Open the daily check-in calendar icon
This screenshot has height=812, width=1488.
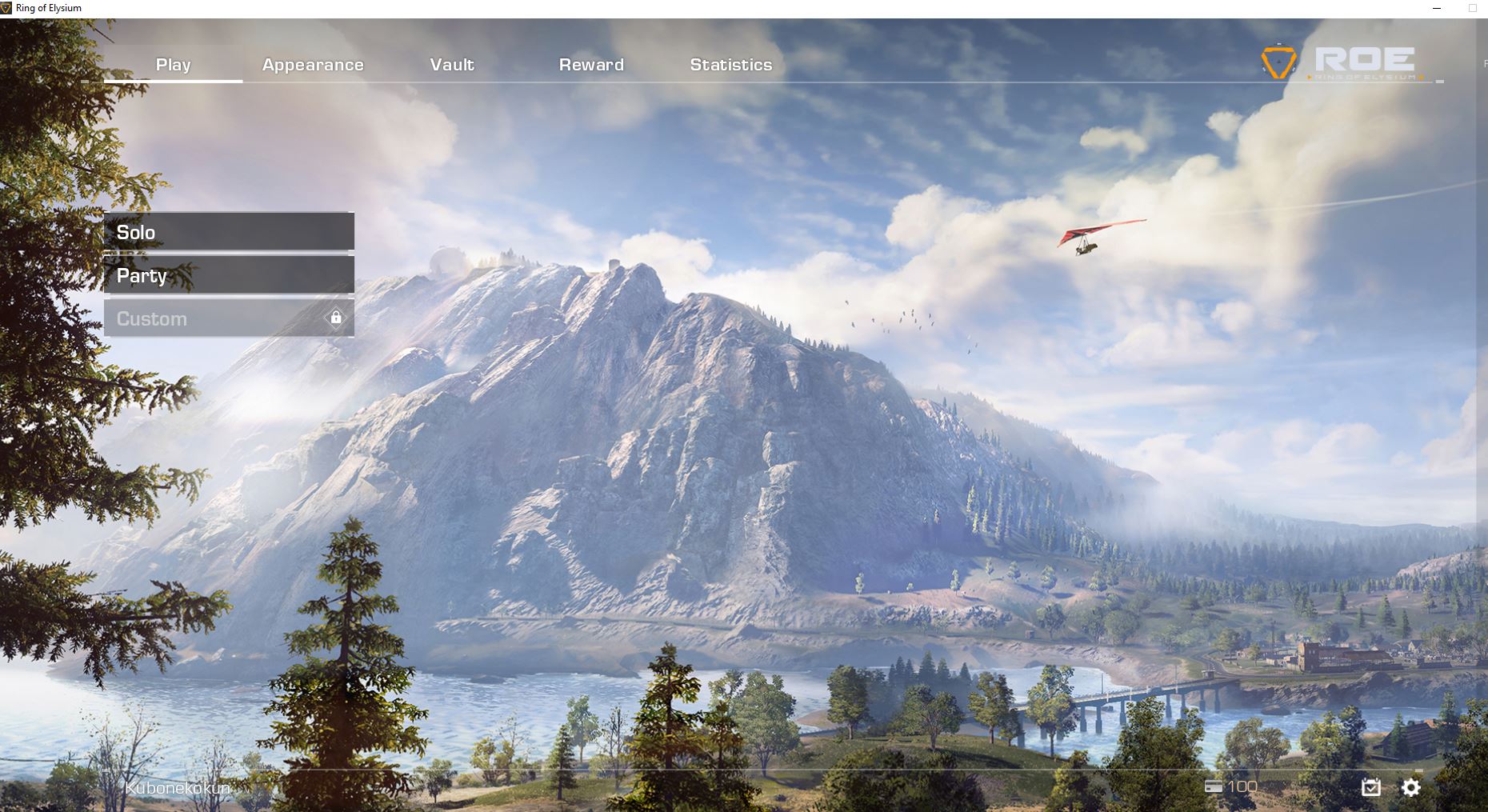(x=1370, y=787)
